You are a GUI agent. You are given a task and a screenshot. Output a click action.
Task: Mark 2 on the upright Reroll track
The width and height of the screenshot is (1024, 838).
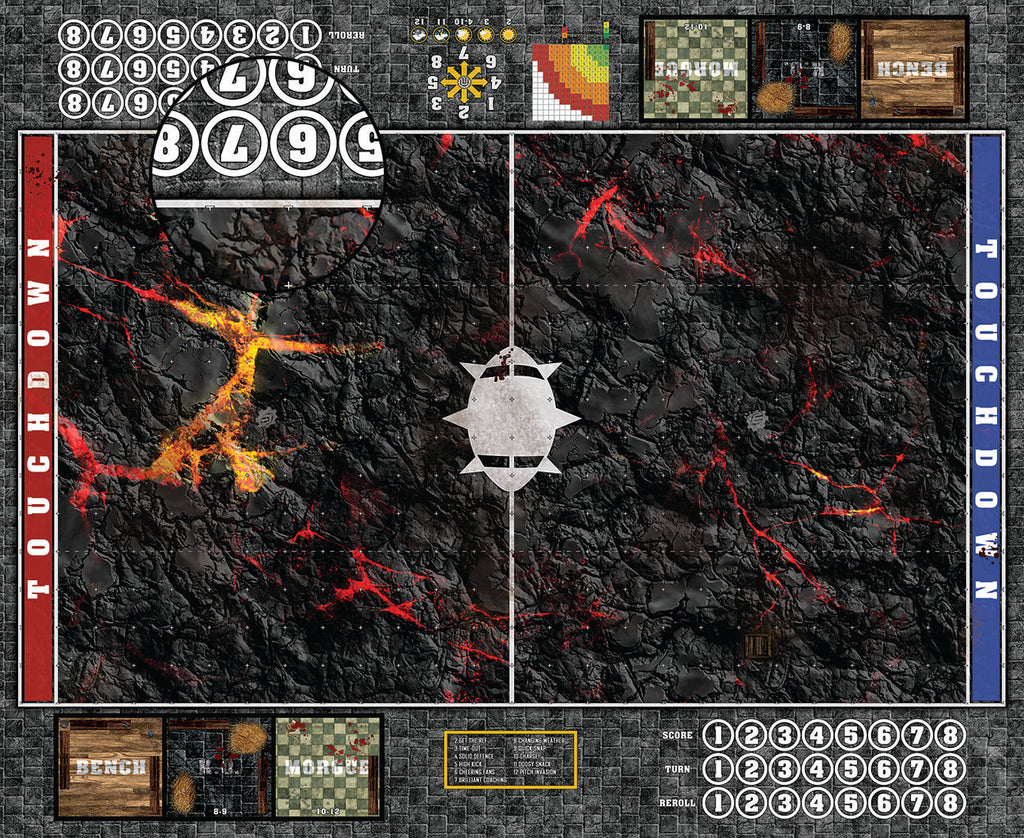coord(752,804)
